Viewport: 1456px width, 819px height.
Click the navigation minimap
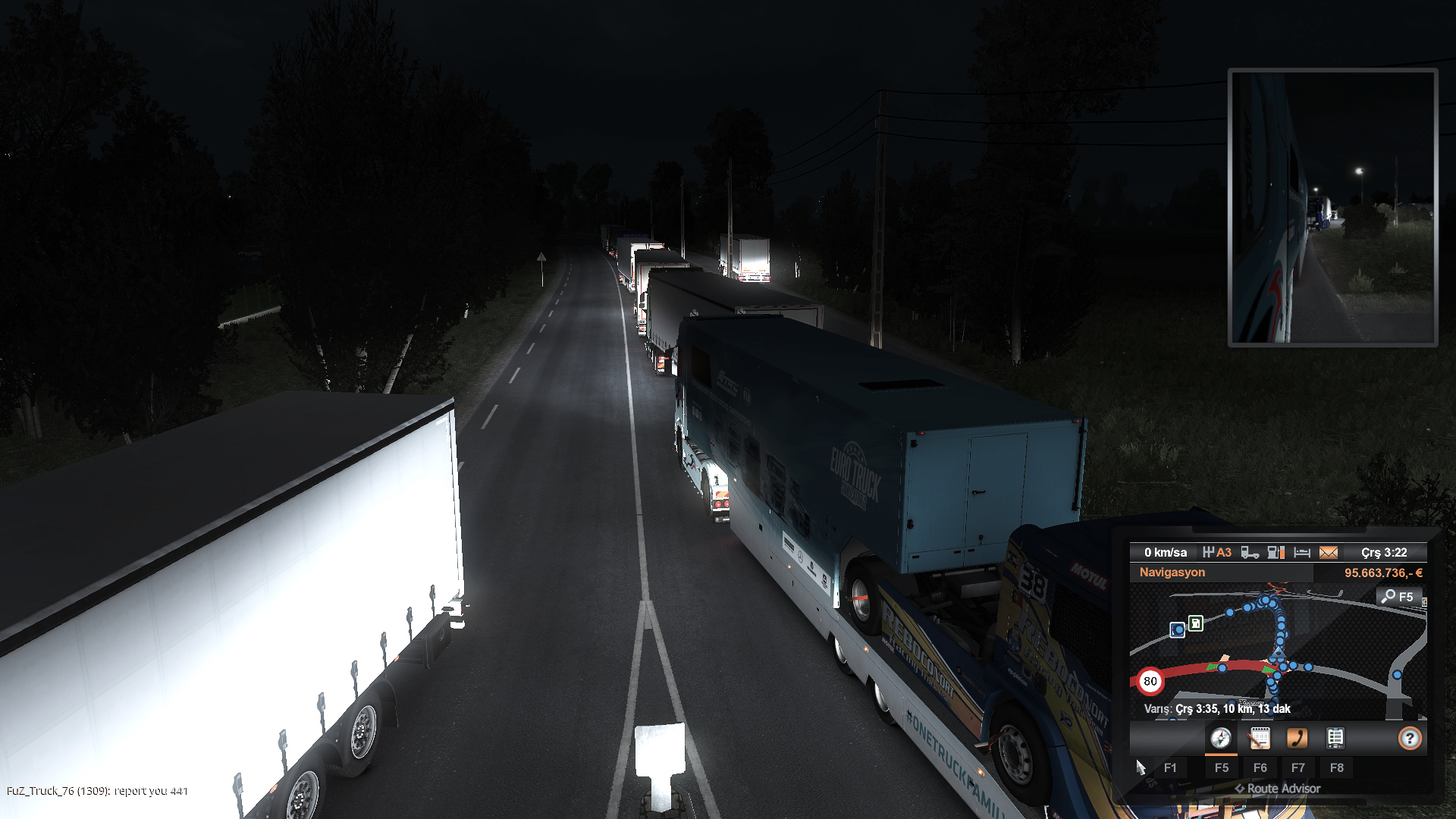click(1278, 652)
